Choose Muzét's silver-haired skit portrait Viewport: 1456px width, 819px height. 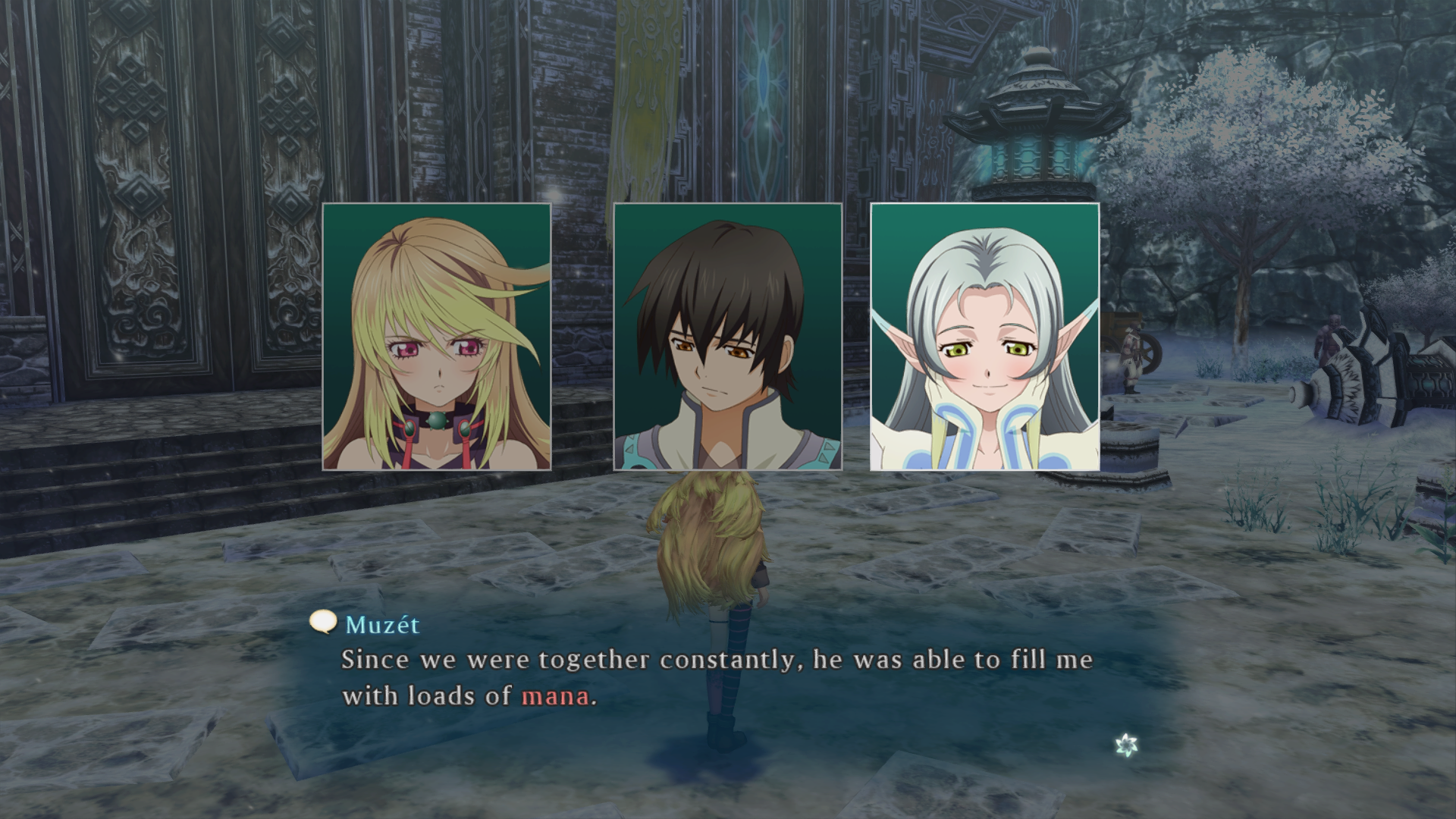point(984,337)
